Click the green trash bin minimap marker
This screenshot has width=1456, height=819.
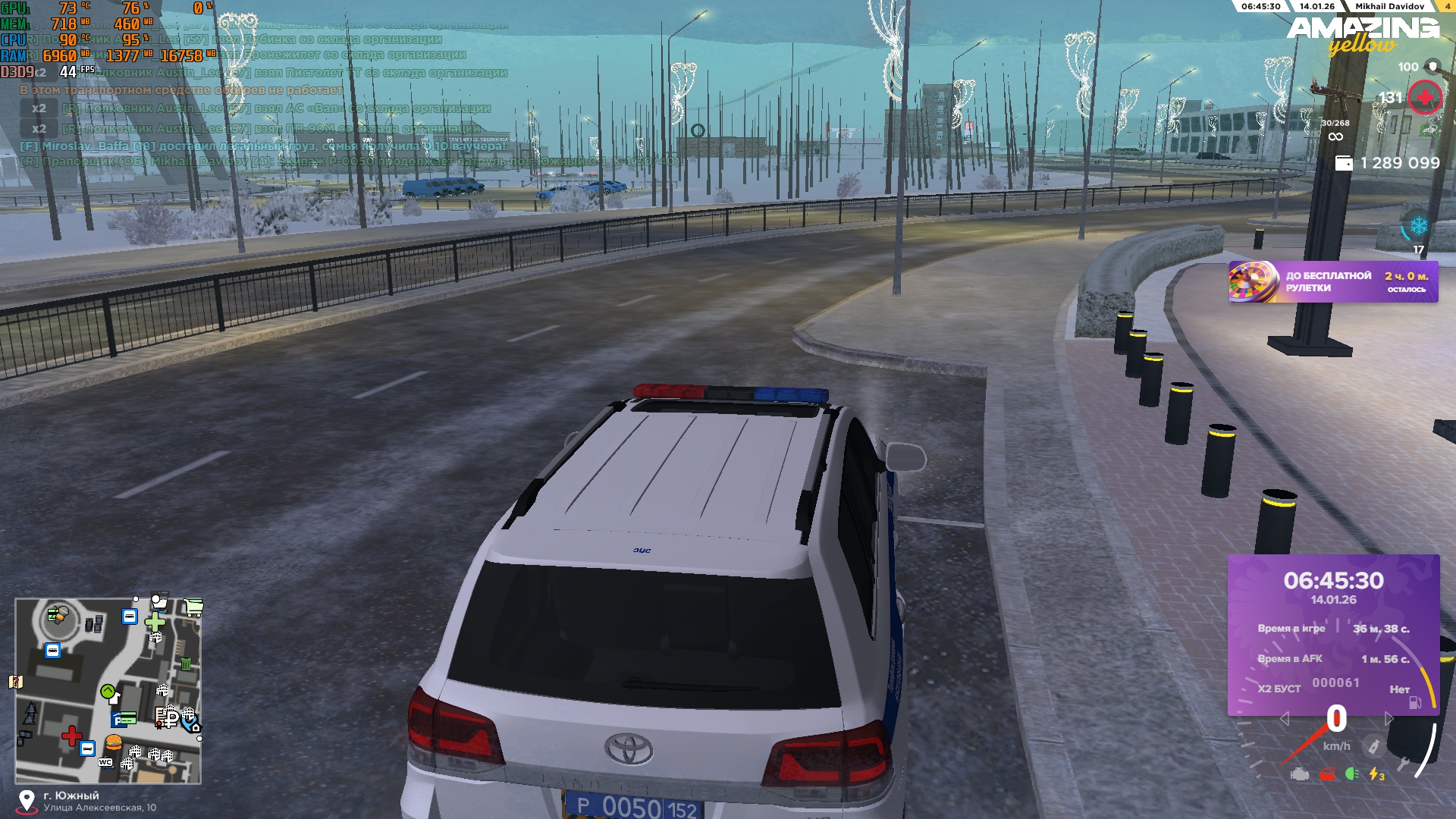click(x=186, y=664)
